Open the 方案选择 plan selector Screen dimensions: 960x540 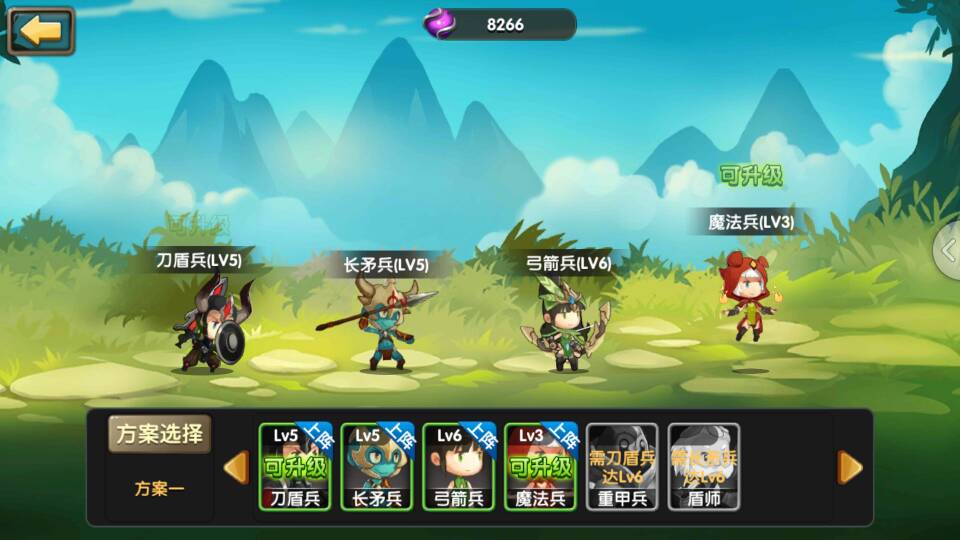point(159,435)
